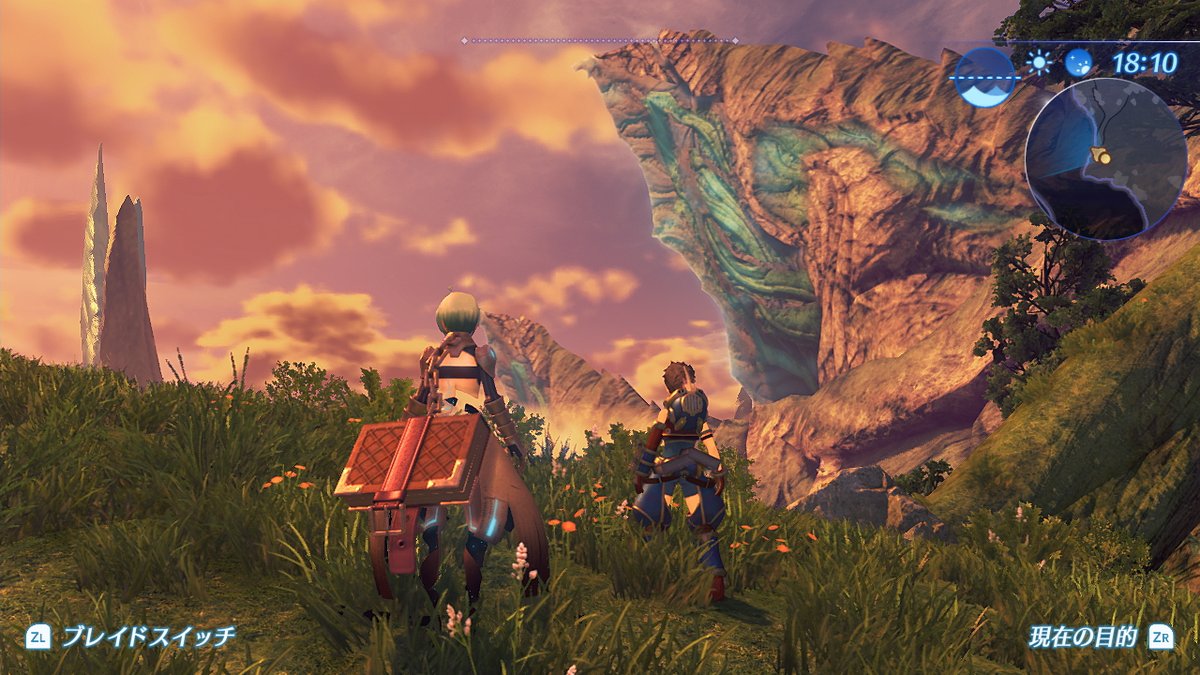Click the blue moon phase icon
Viewport: 1200px width, 675px height.
tap(1078, 63)
